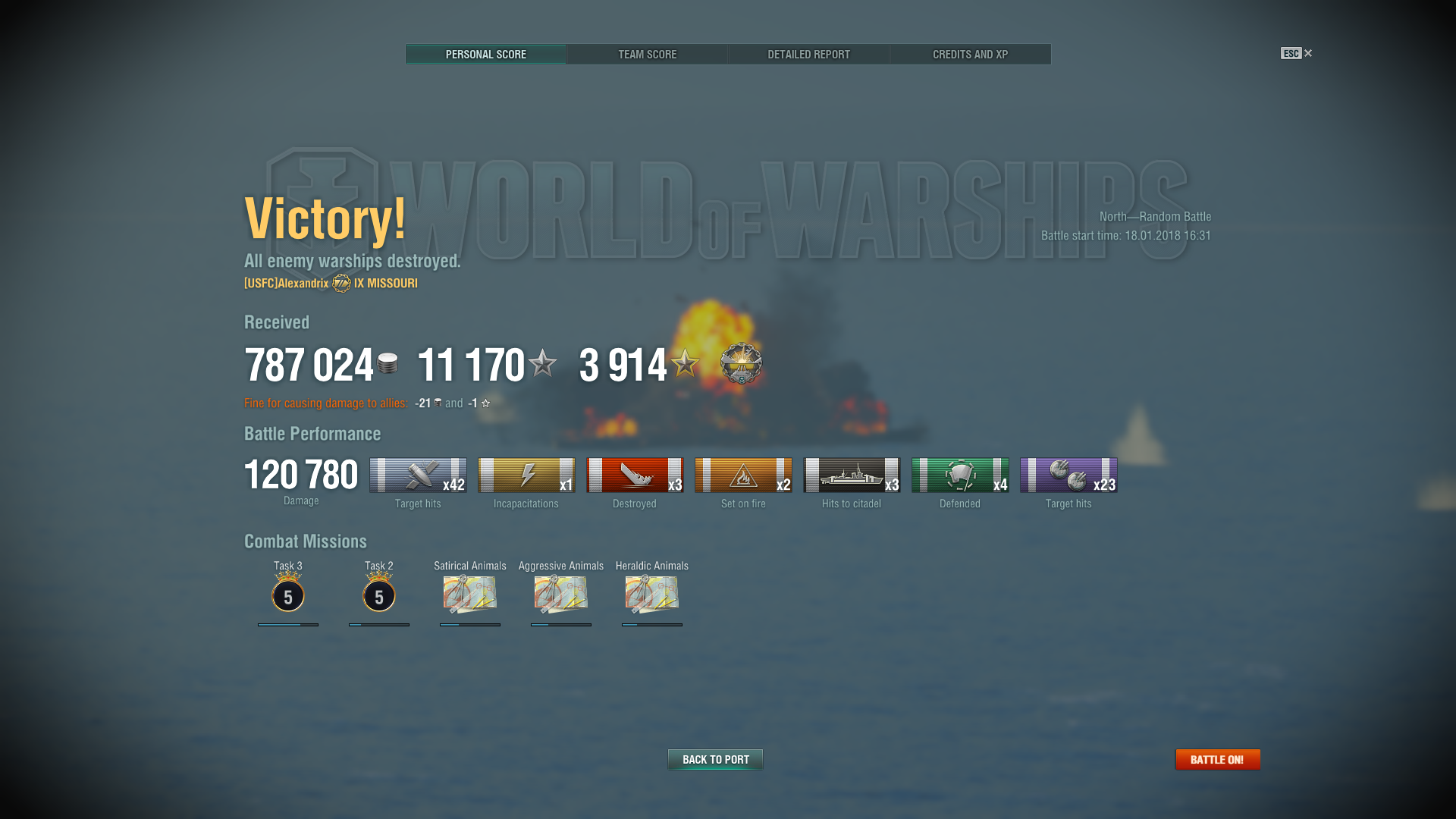
Task: Start another match with Battle On!
Action: 1217,759
